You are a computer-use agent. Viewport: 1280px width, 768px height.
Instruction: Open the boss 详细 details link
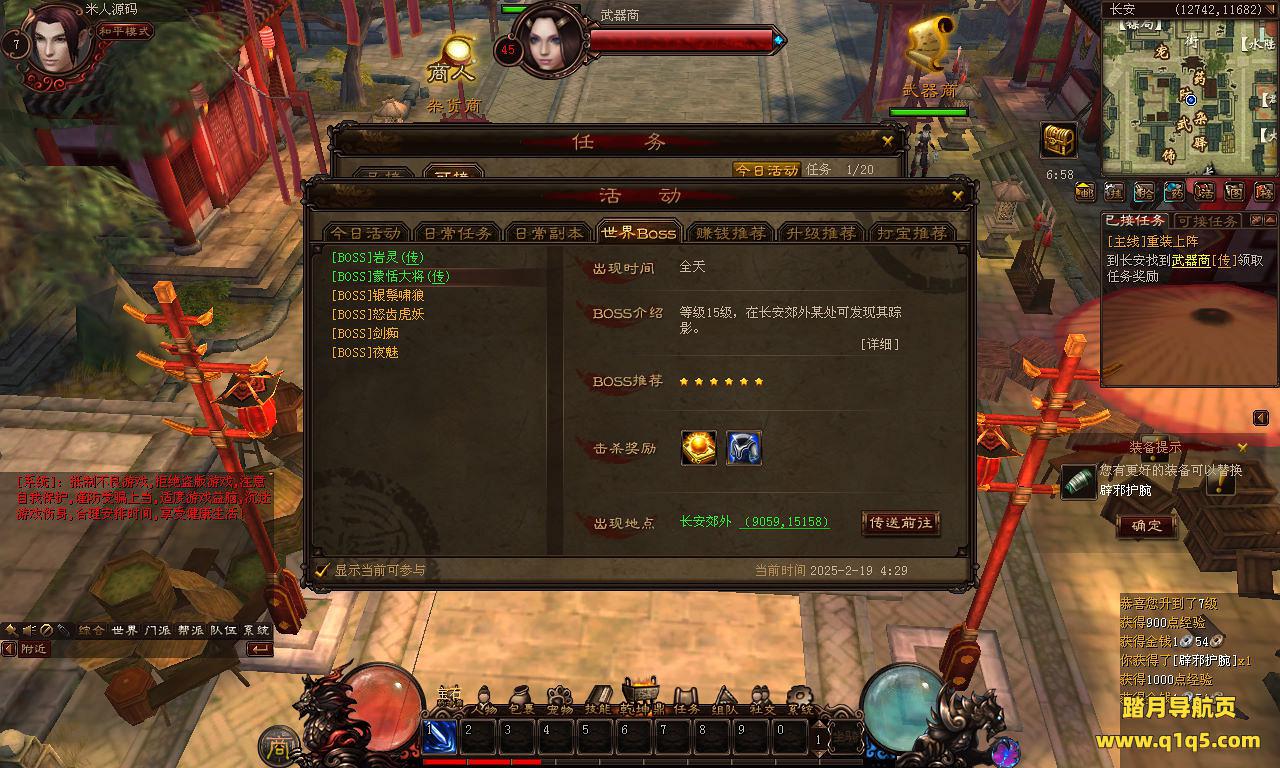coord(879,344)
